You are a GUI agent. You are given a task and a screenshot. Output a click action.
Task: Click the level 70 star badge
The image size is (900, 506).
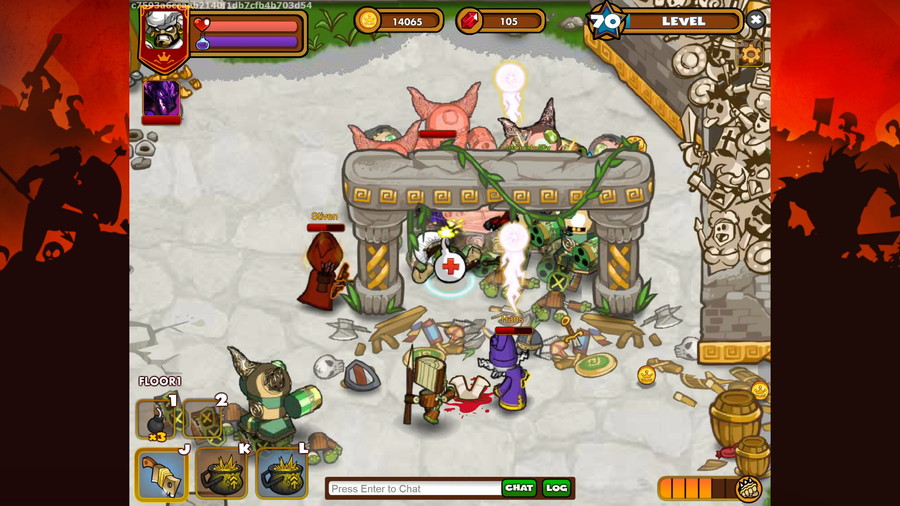605,21
